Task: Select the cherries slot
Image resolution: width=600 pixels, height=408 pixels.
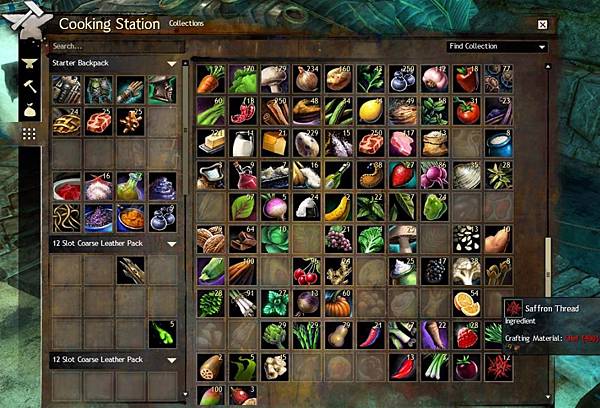Action: click(307, 271)
